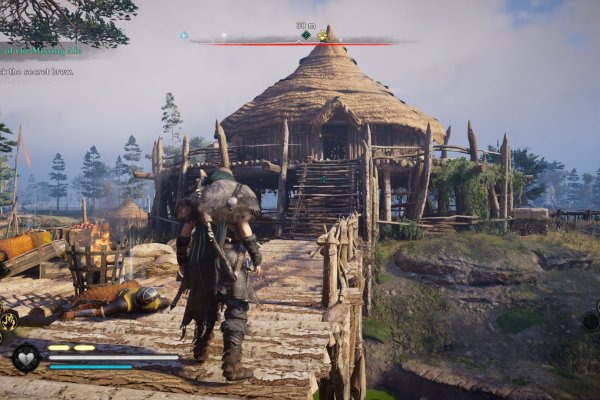Click the Missing Ale quest tracker title
Viewport: 600px width, 400px height.
point(40,50)
